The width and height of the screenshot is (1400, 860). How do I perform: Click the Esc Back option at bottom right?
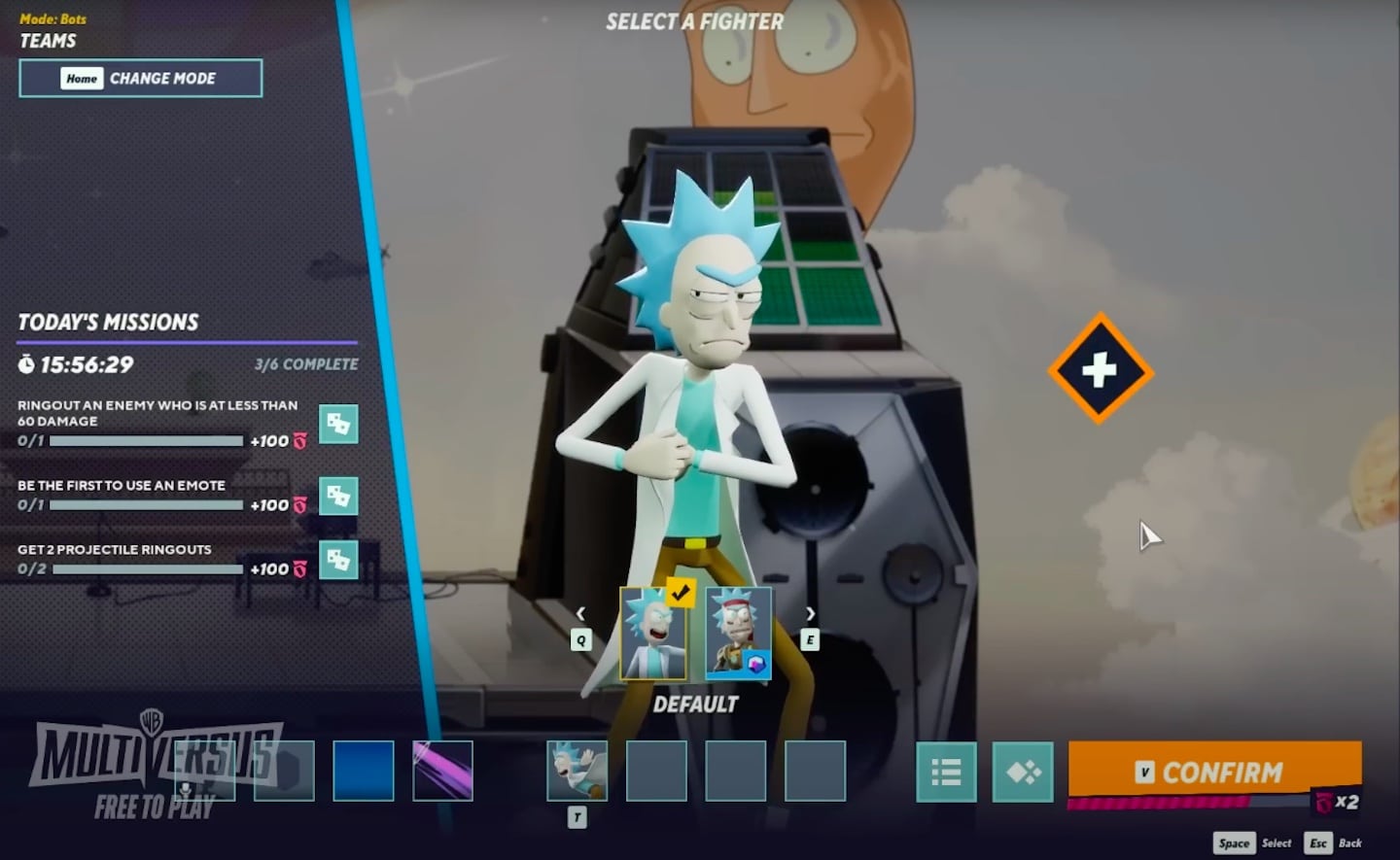pos(1333,843)
